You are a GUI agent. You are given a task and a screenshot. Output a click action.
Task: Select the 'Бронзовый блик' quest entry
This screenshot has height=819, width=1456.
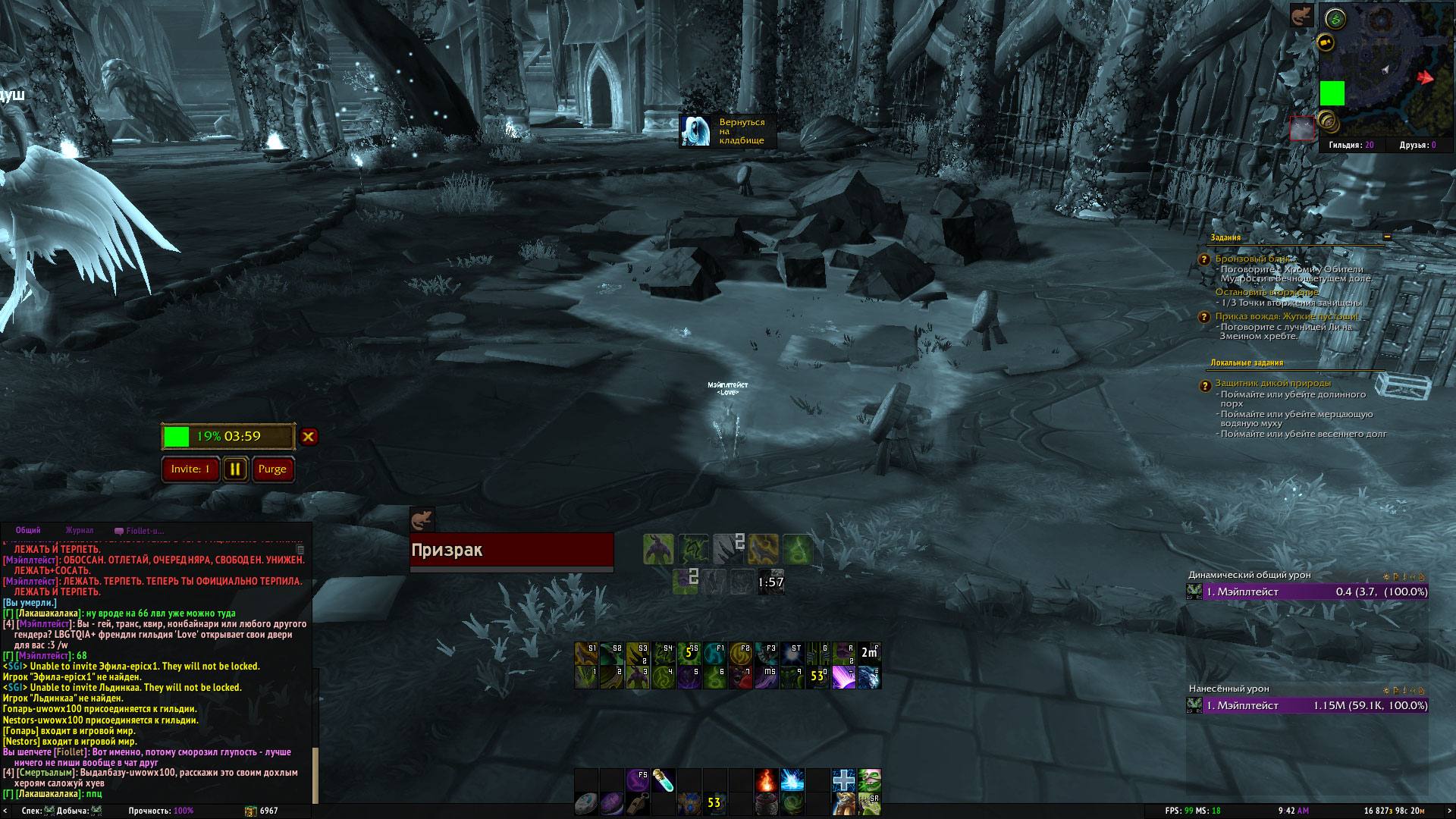pos(1251,259)
